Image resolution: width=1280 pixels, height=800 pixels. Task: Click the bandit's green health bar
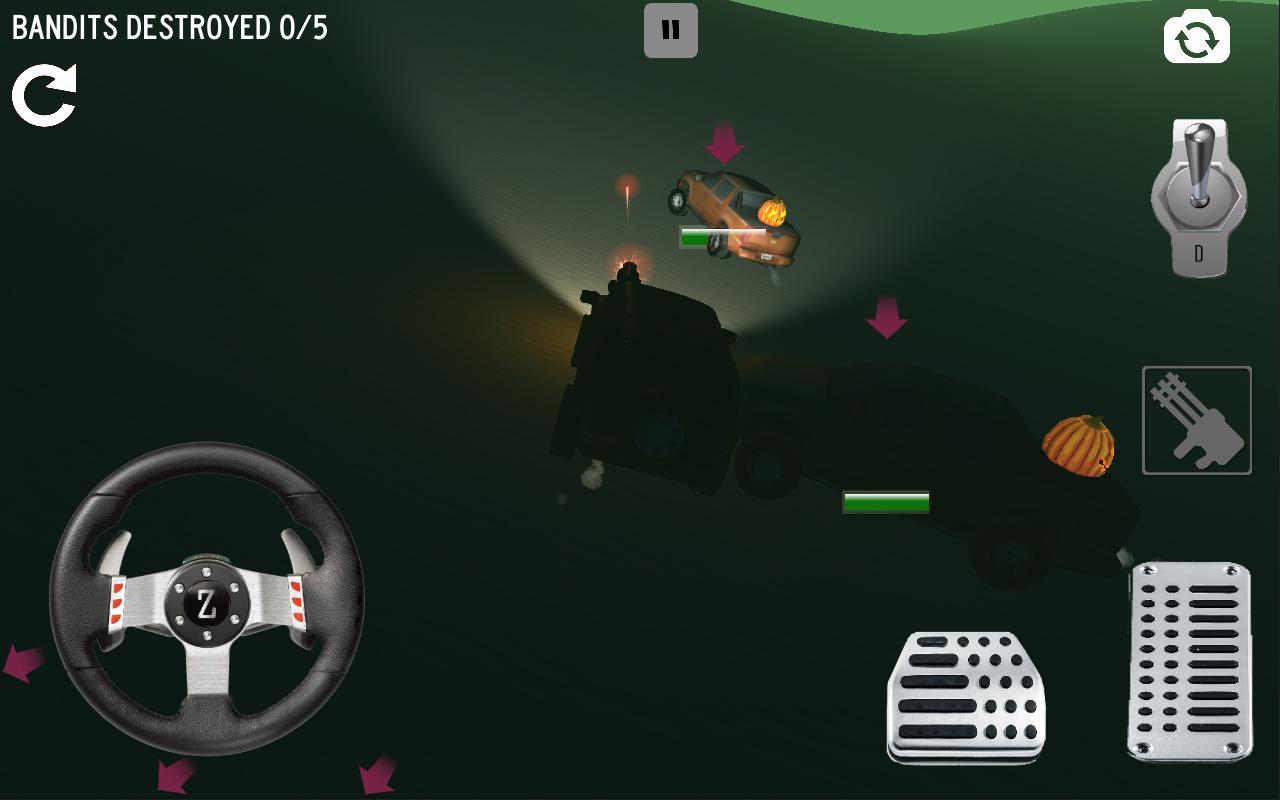[885, 504]
